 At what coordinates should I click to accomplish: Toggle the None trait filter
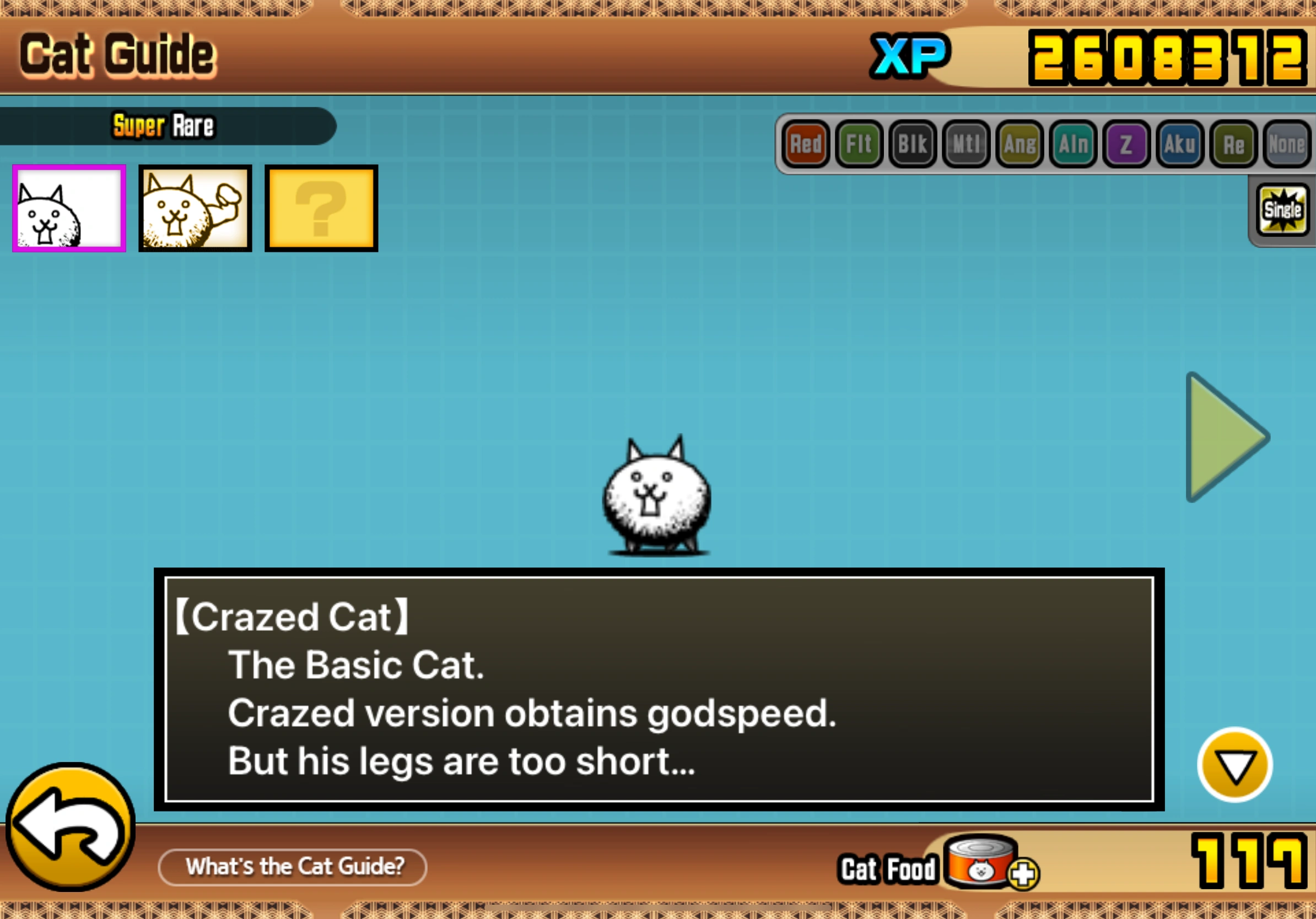click(x=1286, y=144)
